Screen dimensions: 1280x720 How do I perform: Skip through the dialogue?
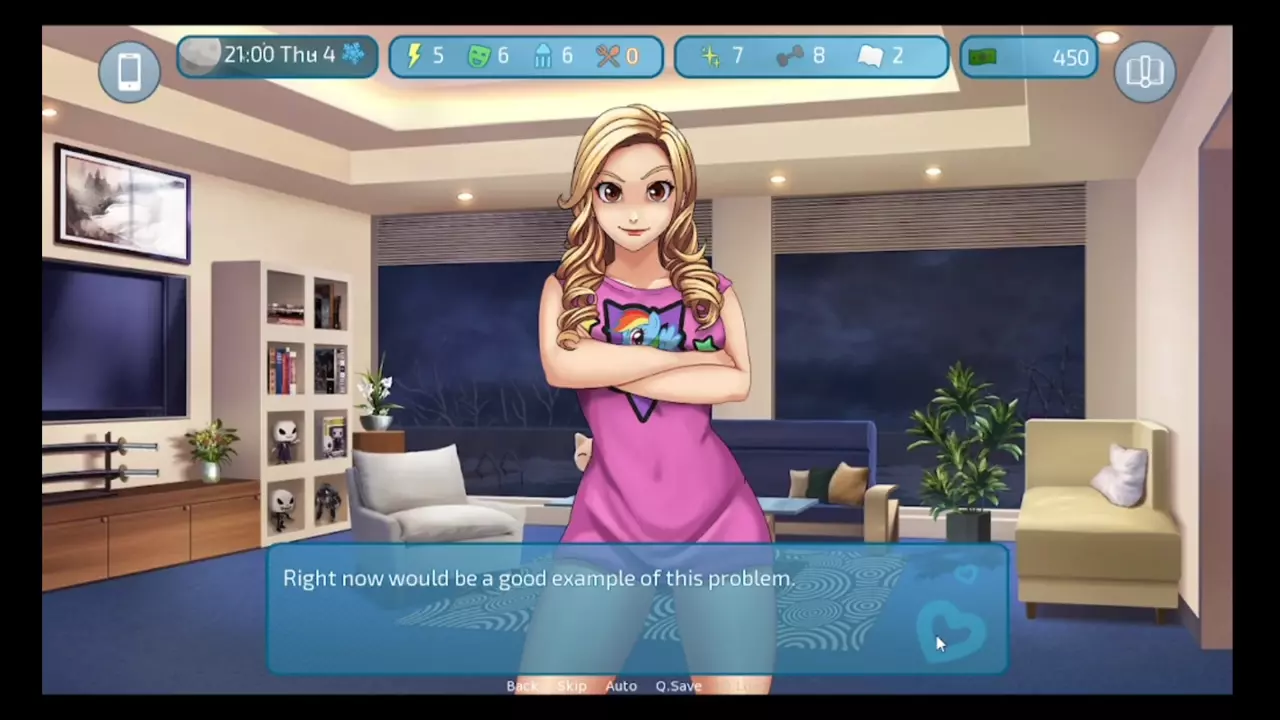(x=572, y=686)
